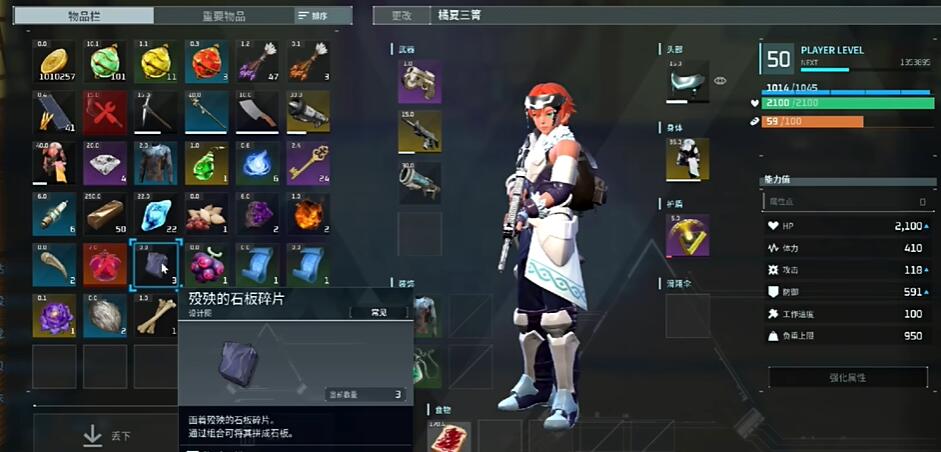
Task: Open the 重要物品 key items tab
Action: pos(223,16)
